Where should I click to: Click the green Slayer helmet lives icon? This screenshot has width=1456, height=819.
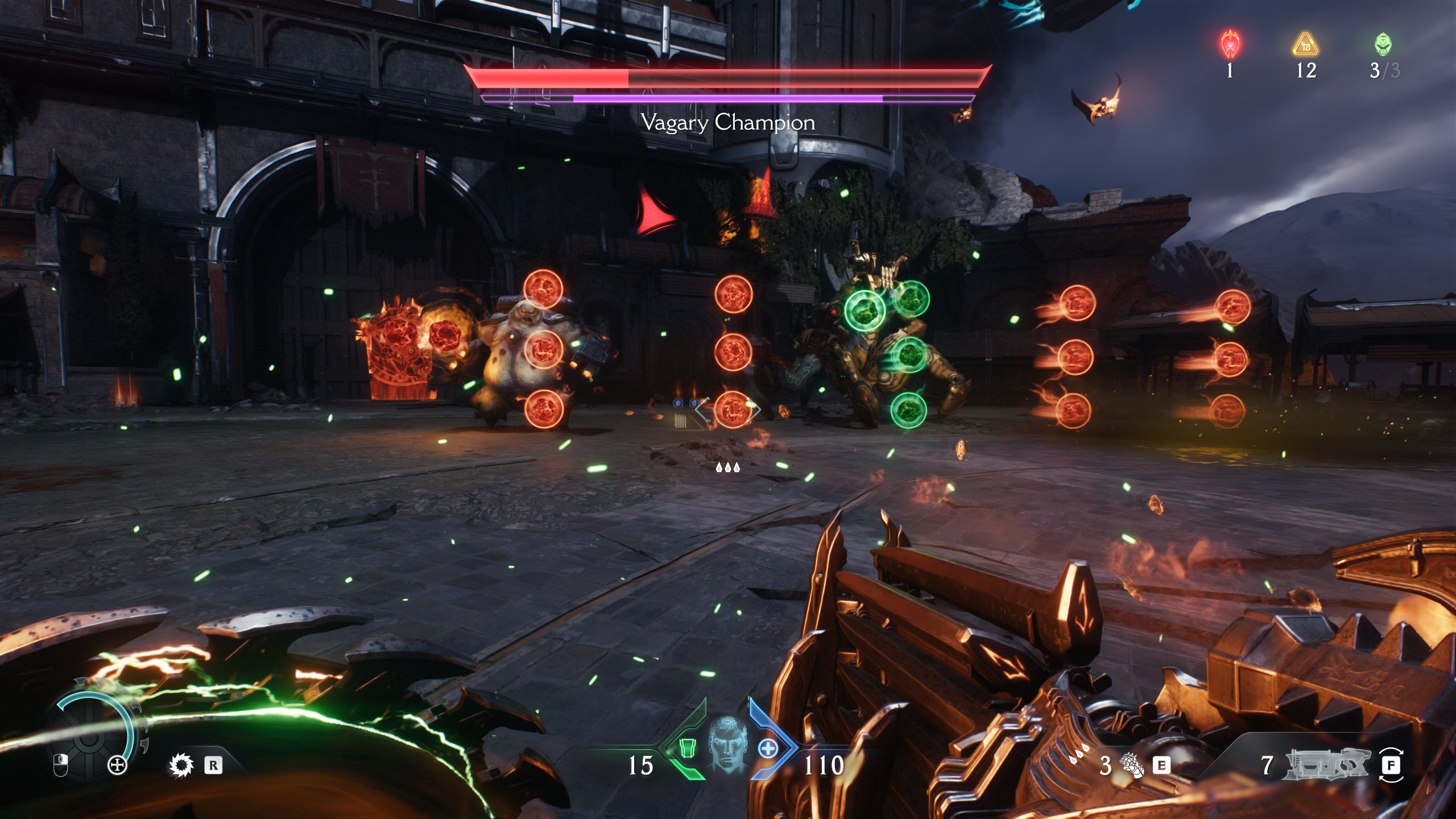click(1383, 44)
